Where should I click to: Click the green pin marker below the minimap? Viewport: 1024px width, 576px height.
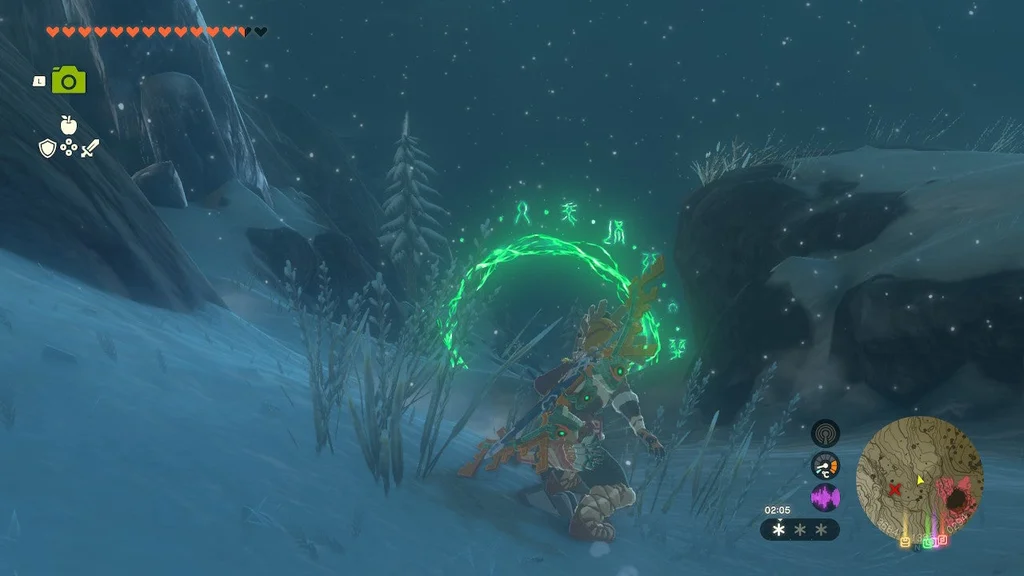coord(930,542)
